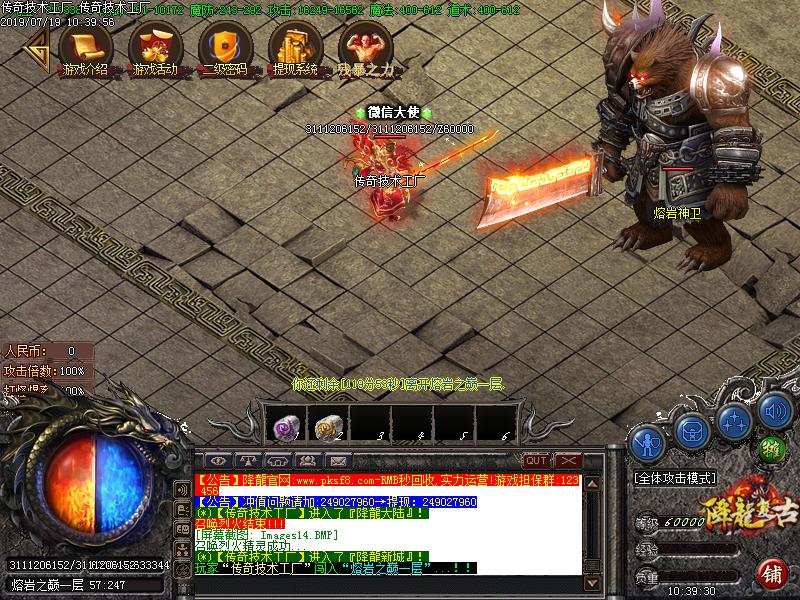Open the 二级密码 secondary password shield
Image resolution: width=800 pixels, height=600 pixels.
click(222, 46)
